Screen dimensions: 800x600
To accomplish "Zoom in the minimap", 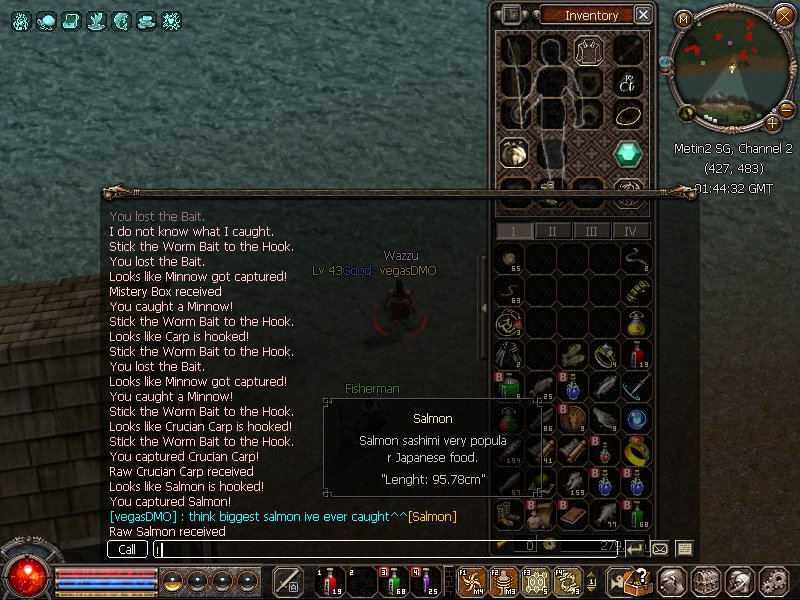I will 773,123.
